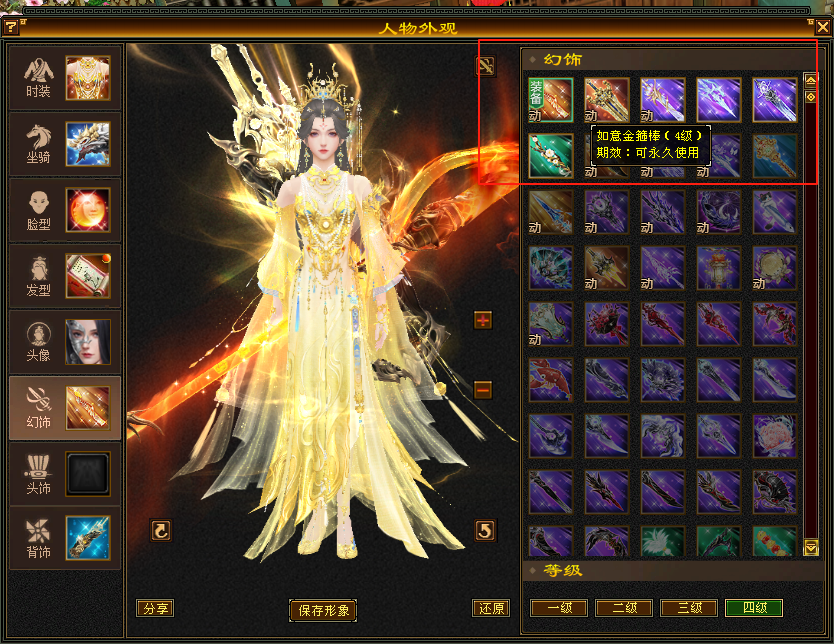The width and height of the screenshot is (834, 644).
Task: Activate the 四级 level four button
Action: coord(753,608)
